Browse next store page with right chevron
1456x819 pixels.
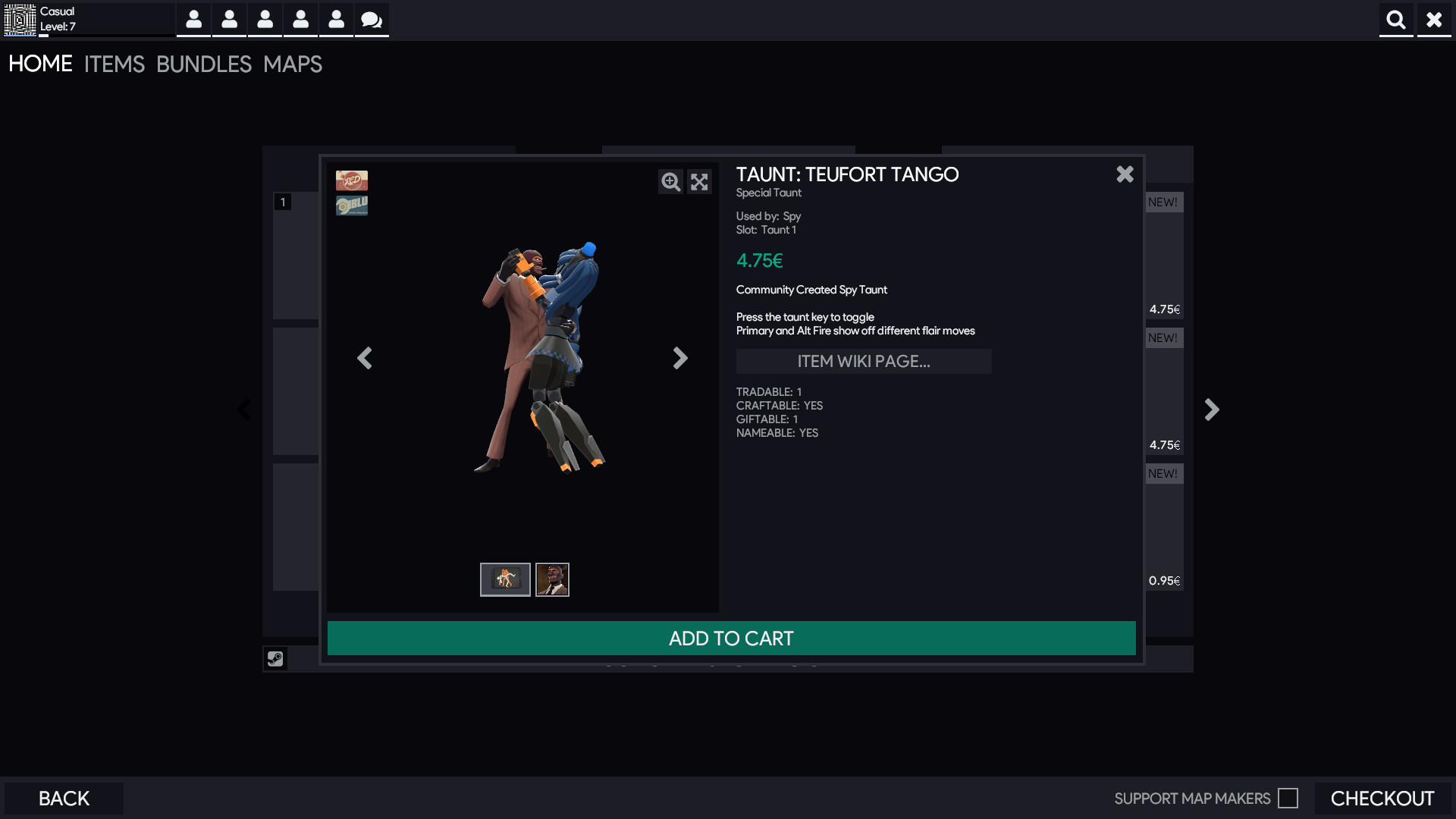point(1211,409)
